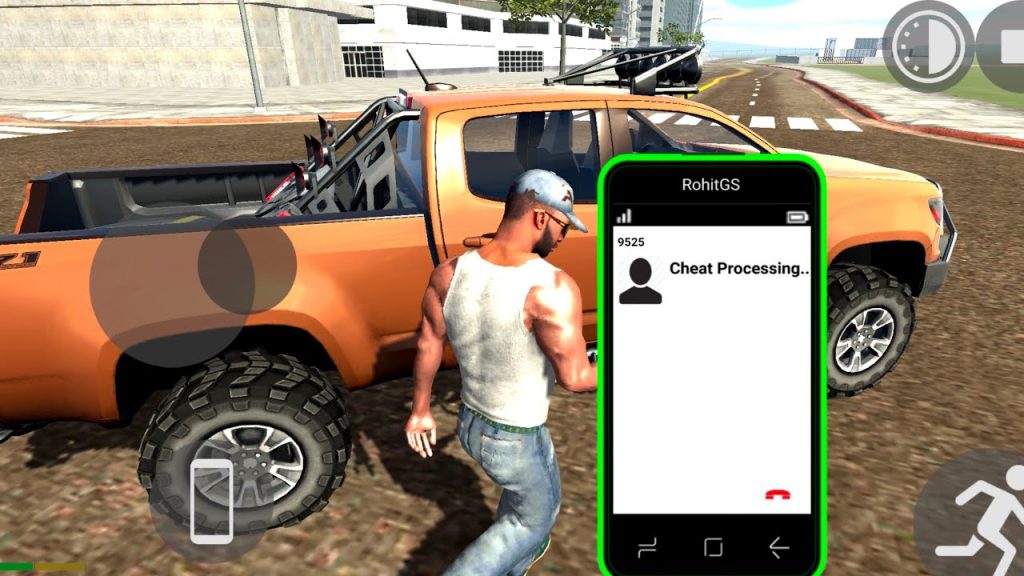Tap the phone's back arrow button
Viewport: 1024px width, 576px height.
click(778, 547)
